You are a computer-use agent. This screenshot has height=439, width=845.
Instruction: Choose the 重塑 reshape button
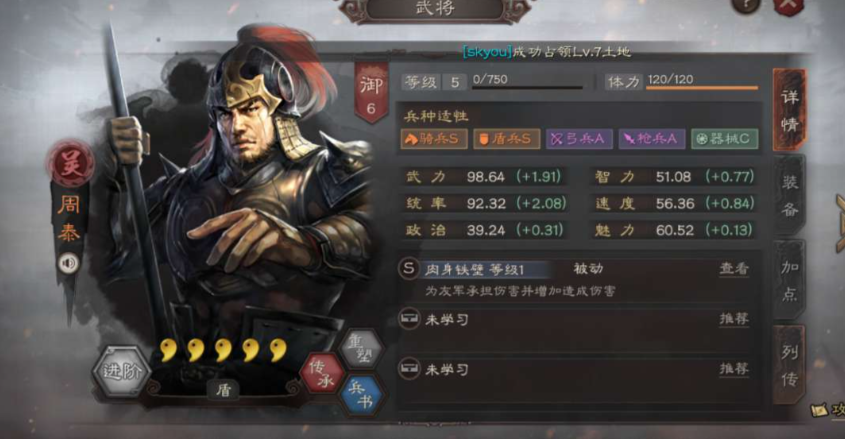pyautogui.click(x=359, y=348)
